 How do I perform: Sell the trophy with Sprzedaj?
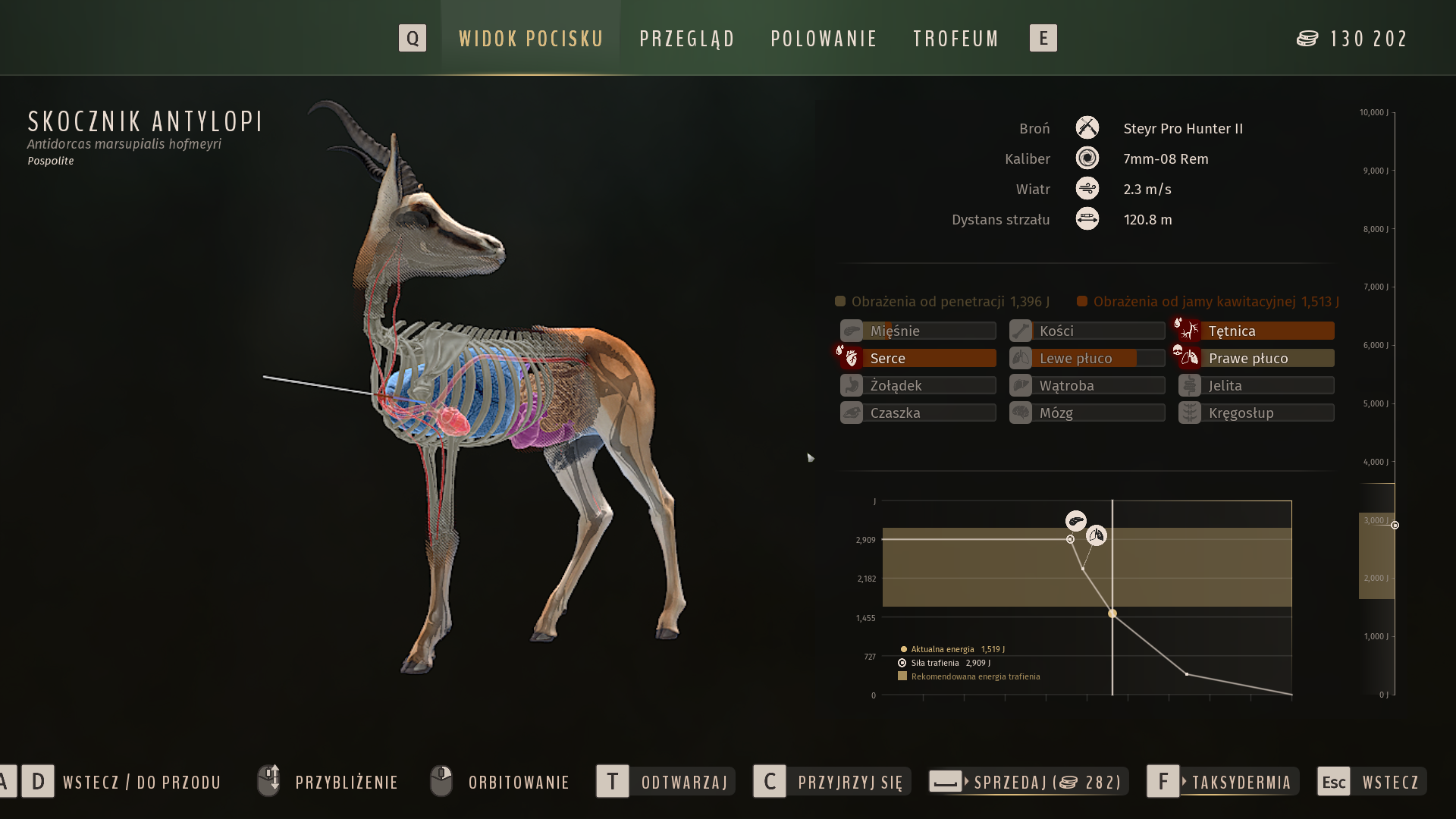tap(1028, 782)
